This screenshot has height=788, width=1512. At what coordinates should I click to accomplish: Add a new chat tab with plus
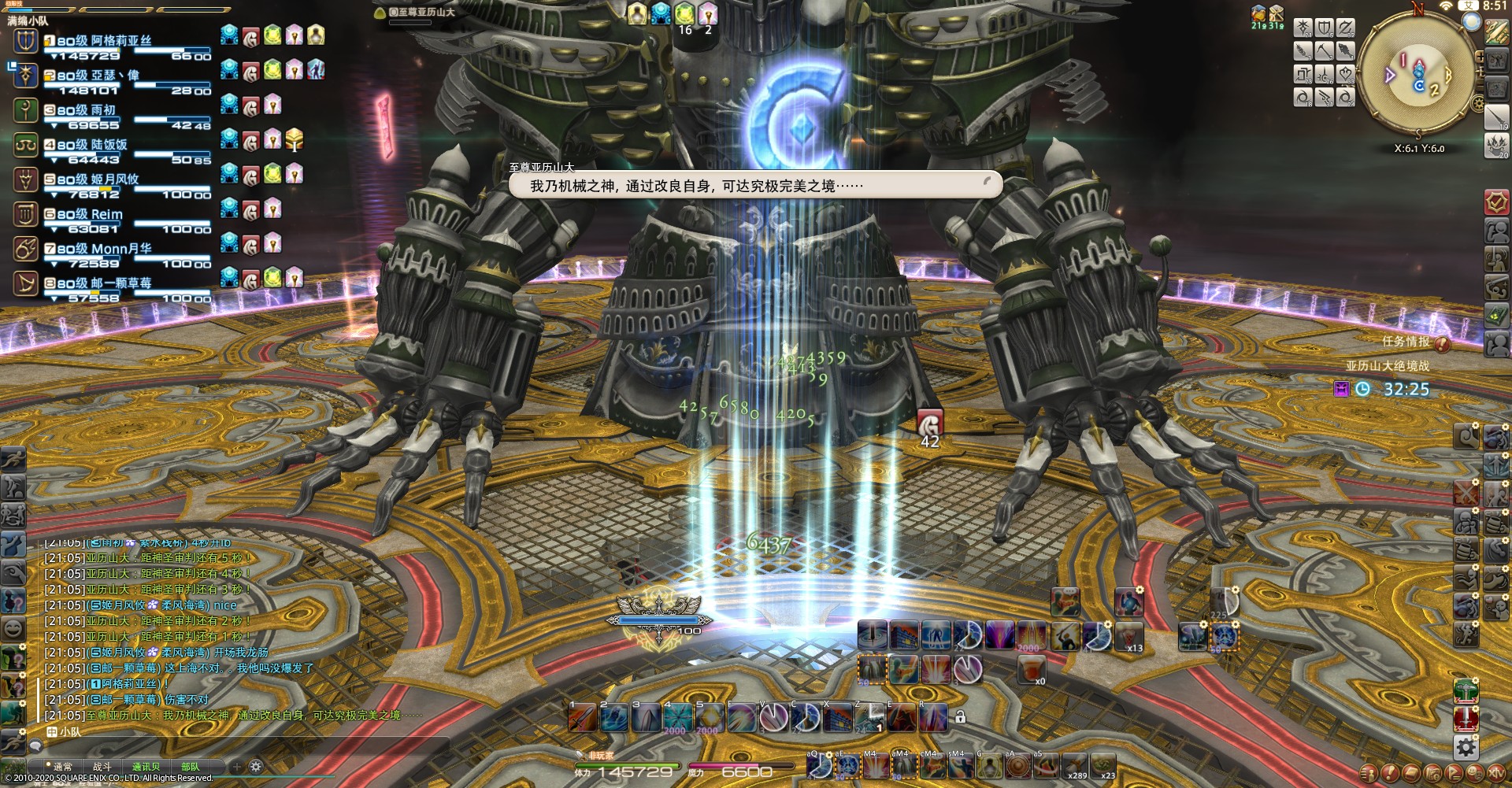(236, 766)
